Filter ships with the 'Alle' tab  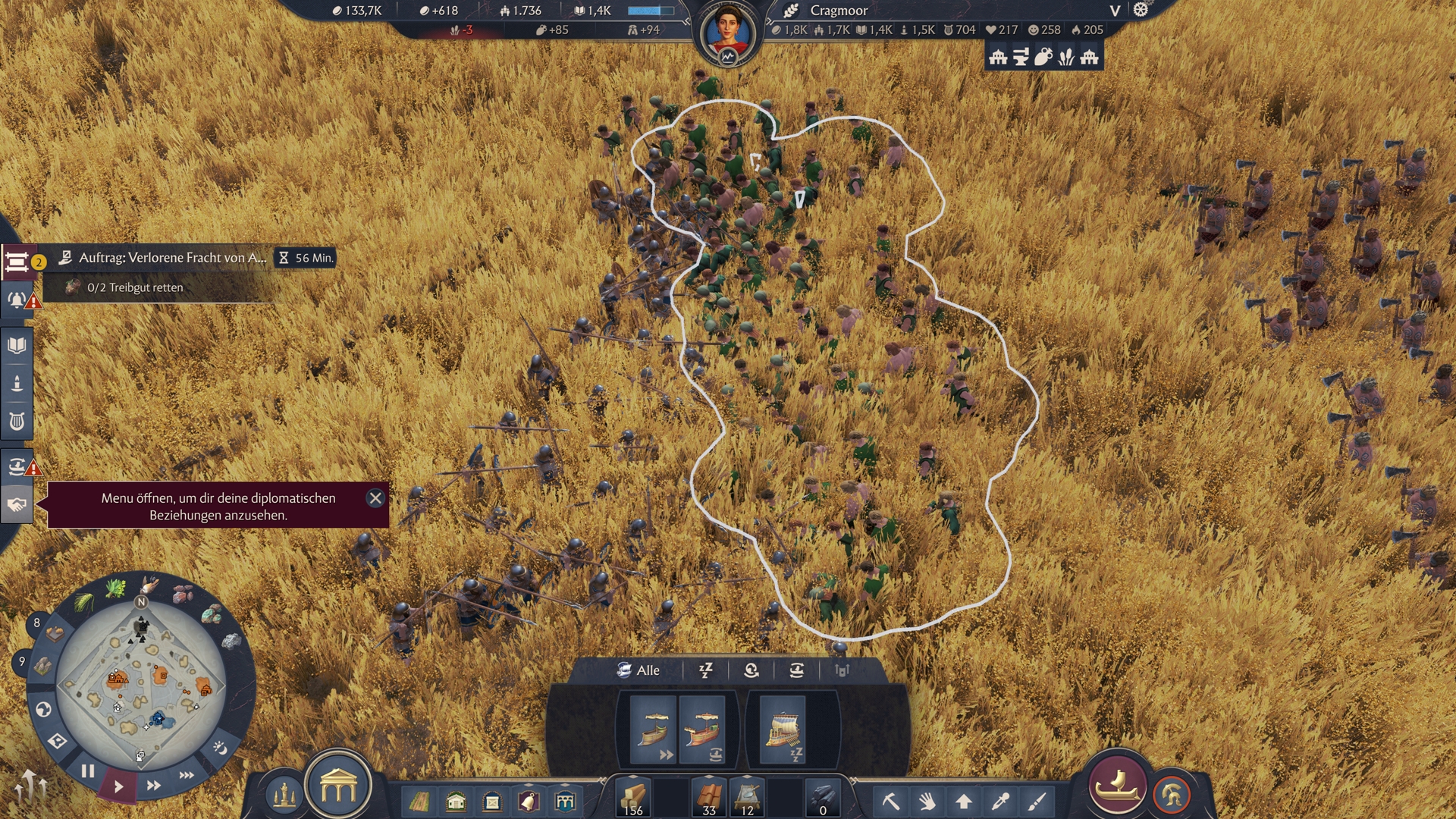(639, 670)
